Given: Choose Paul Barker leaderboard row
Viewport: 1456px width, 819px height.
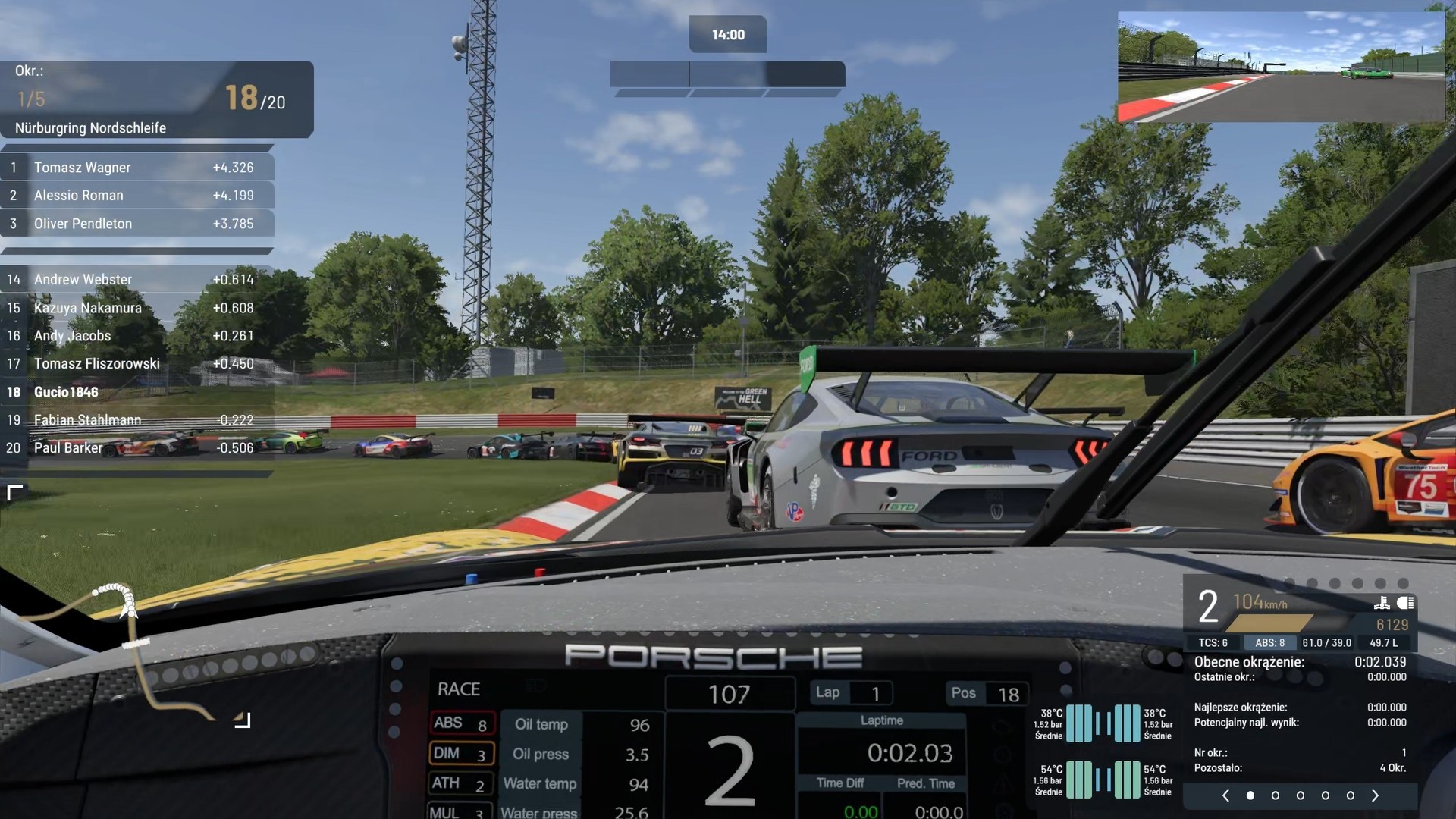Looking at the screenshot, I should pos(136,448).
